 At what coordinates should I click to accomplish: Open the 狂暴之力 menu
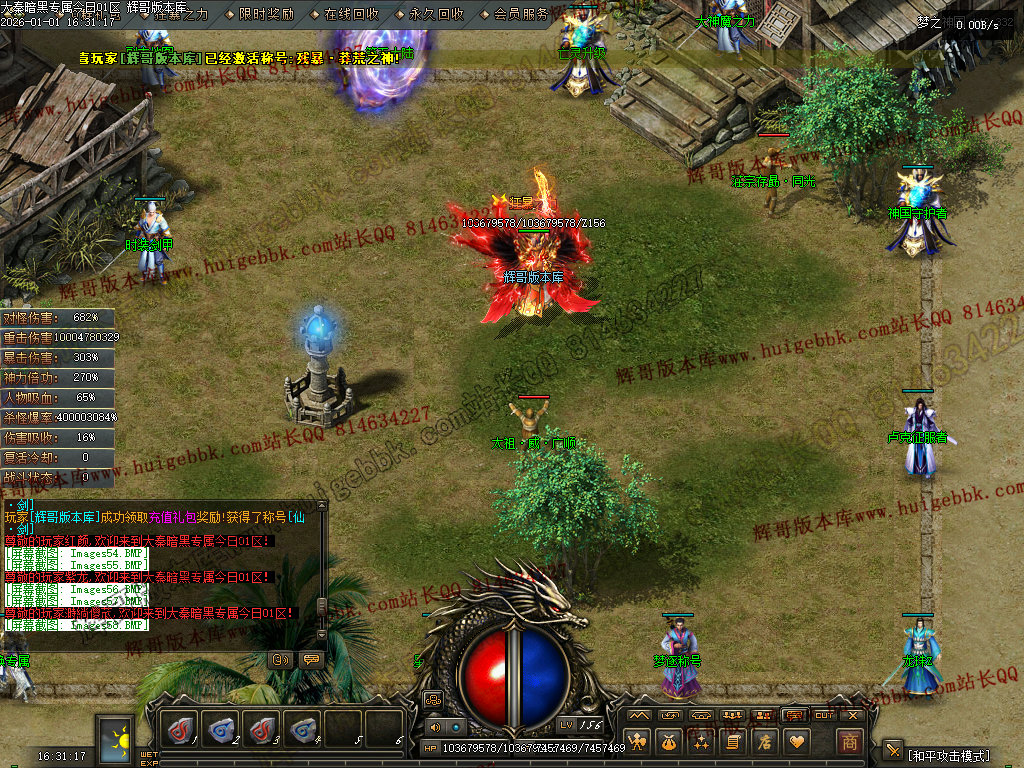coord(182,14)
